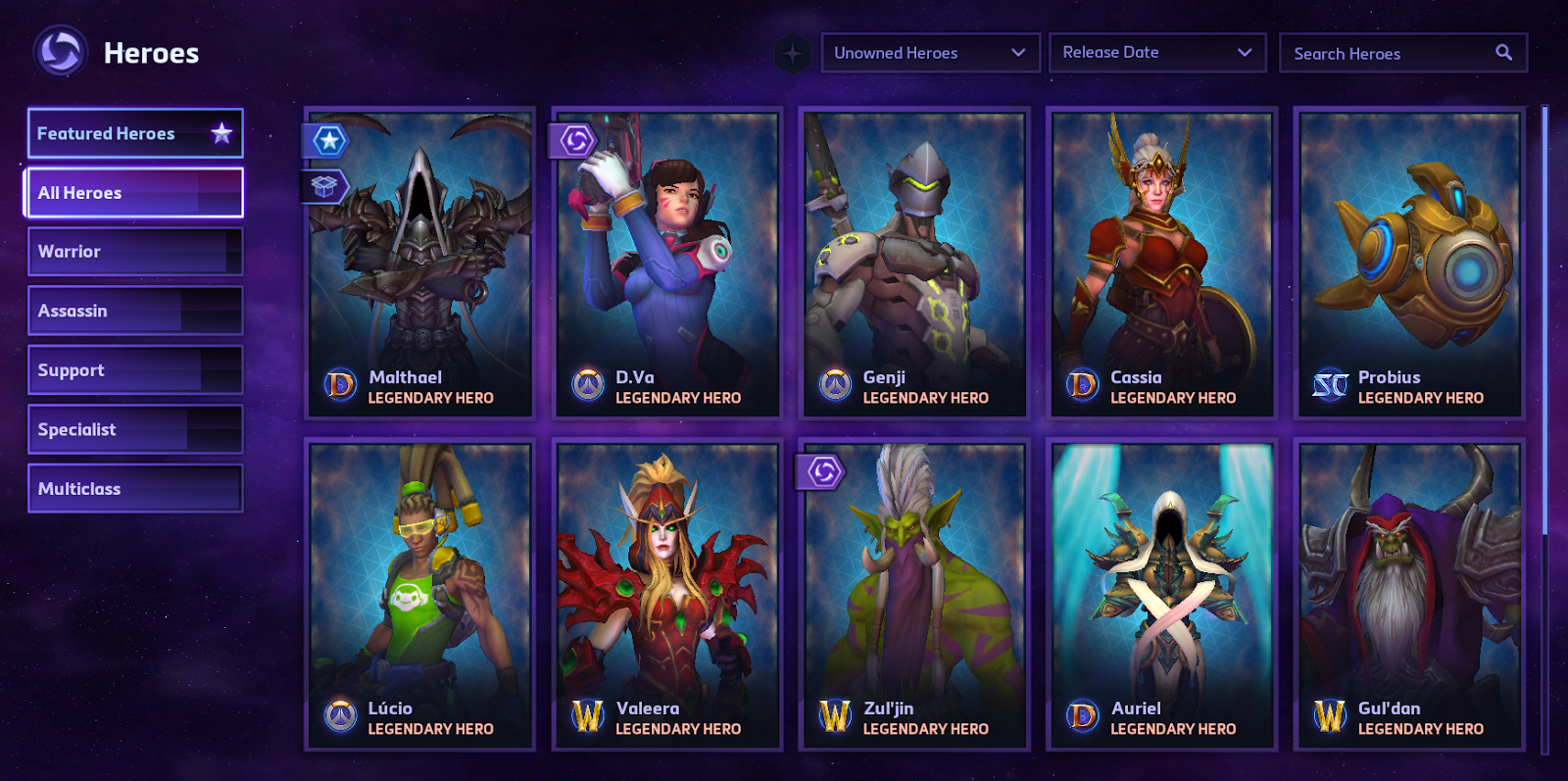
Task: Show only Assassin heroes
Action: click(x=134, y=311)
